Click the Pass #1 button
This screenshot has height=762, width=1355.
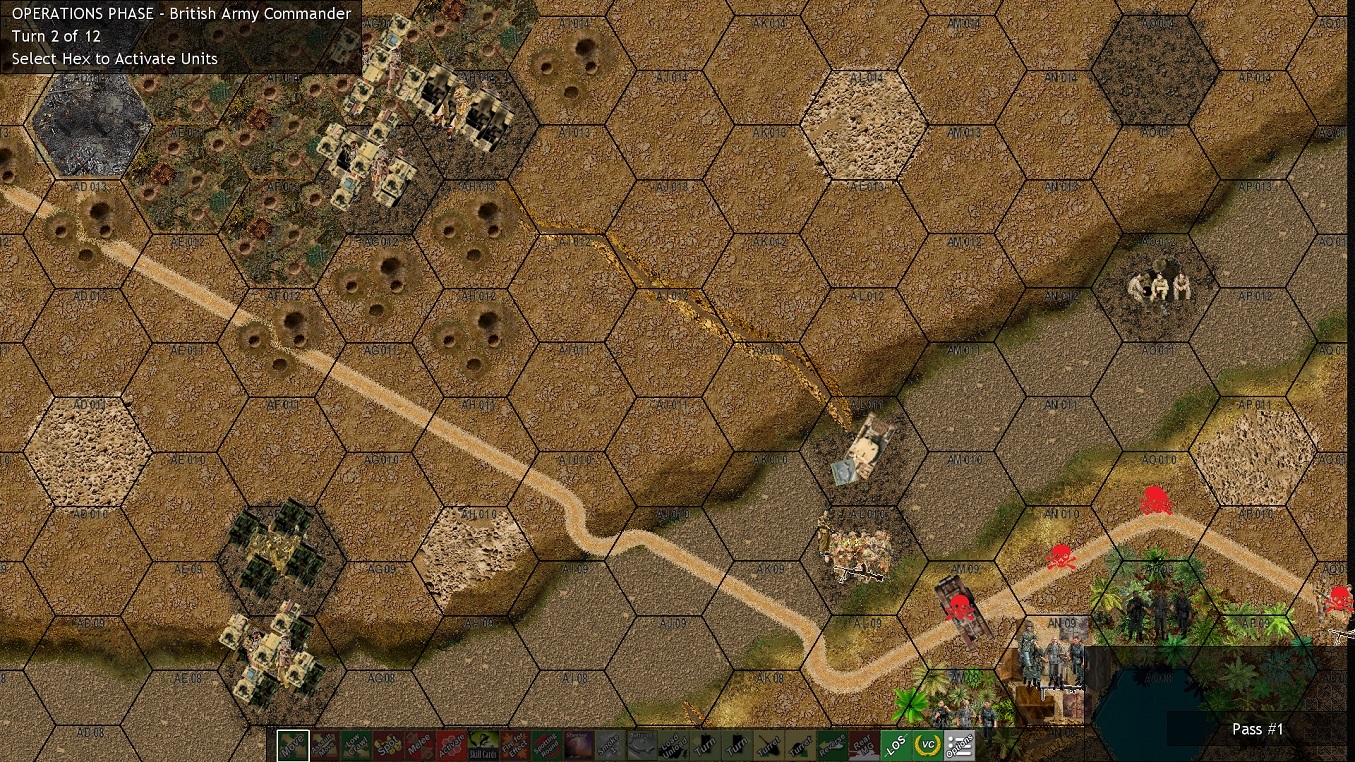tap(1257, 729)
